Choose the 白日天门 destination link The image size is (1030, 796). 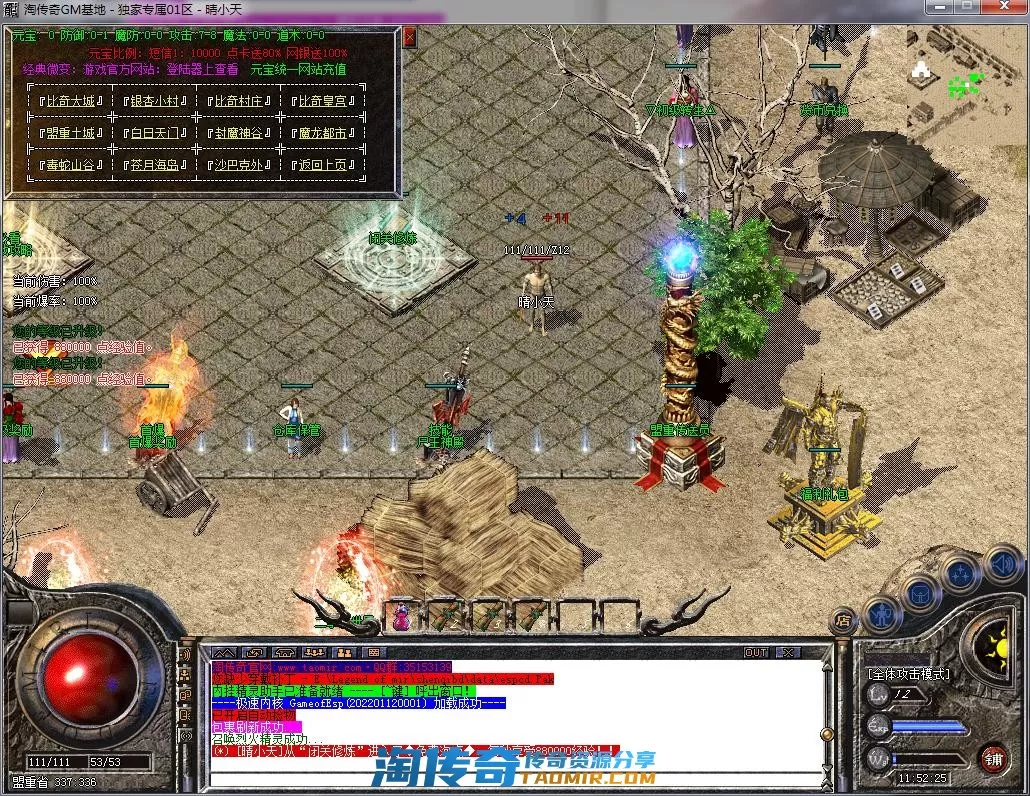coord(153,133)
